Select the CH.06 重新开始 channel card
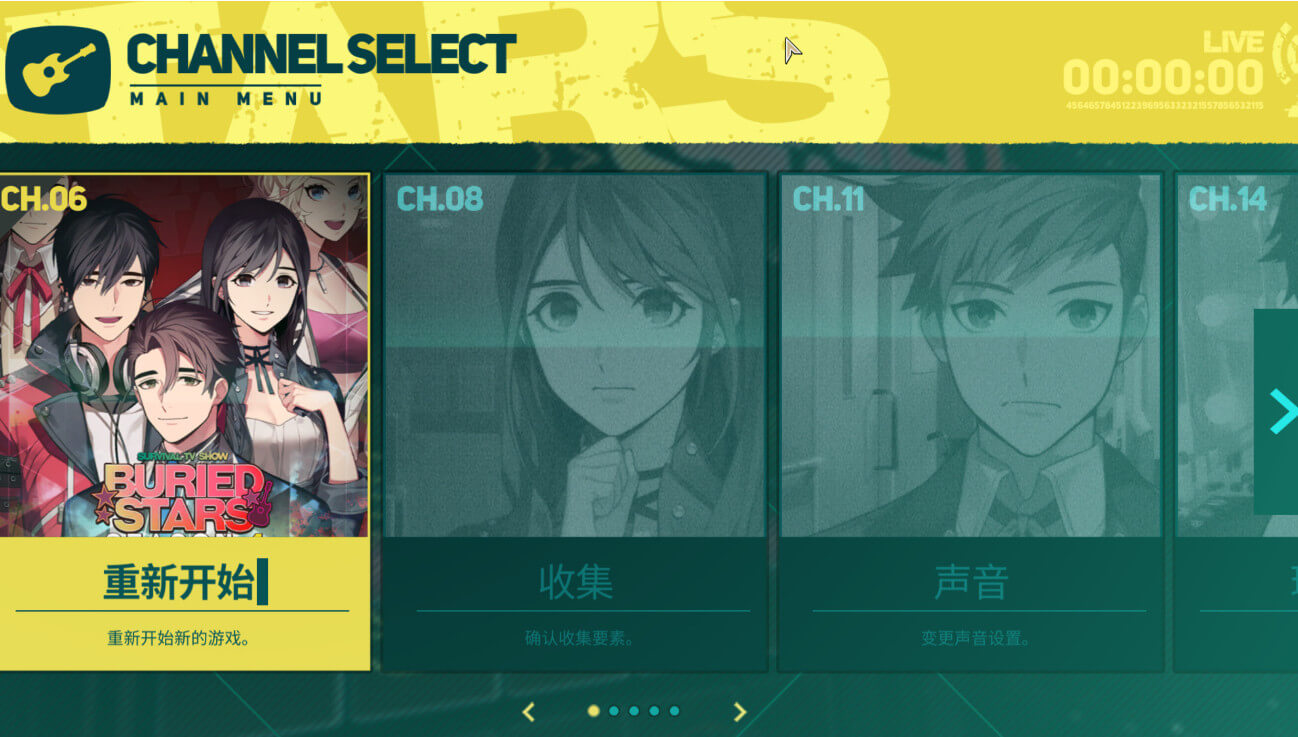Image resolution: width=1298 pixels, height=737 pixels. pyautogui.click(x=185, y=420)
